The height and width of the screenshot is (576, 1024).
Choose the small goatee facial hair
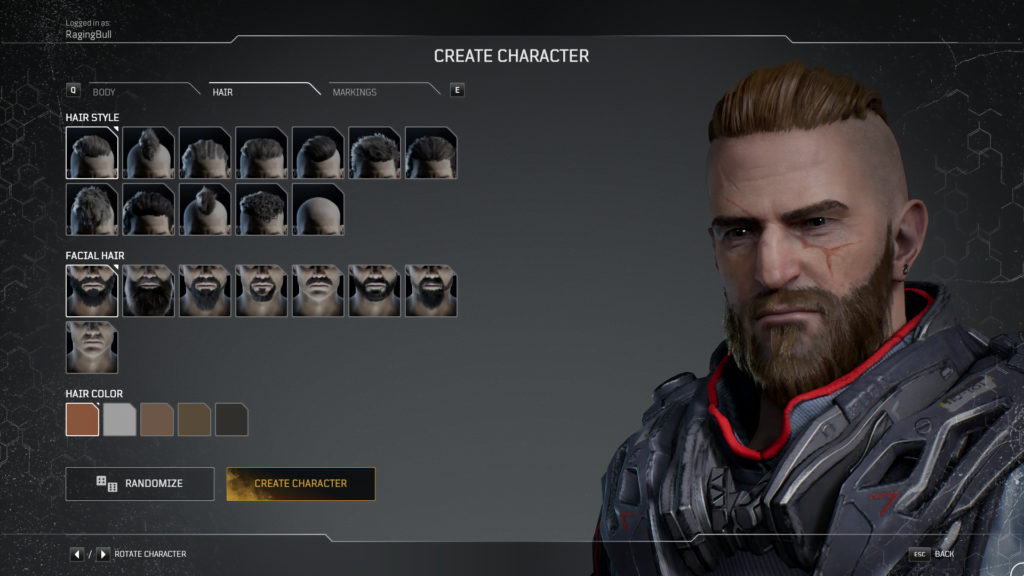[x=262, y=291]
